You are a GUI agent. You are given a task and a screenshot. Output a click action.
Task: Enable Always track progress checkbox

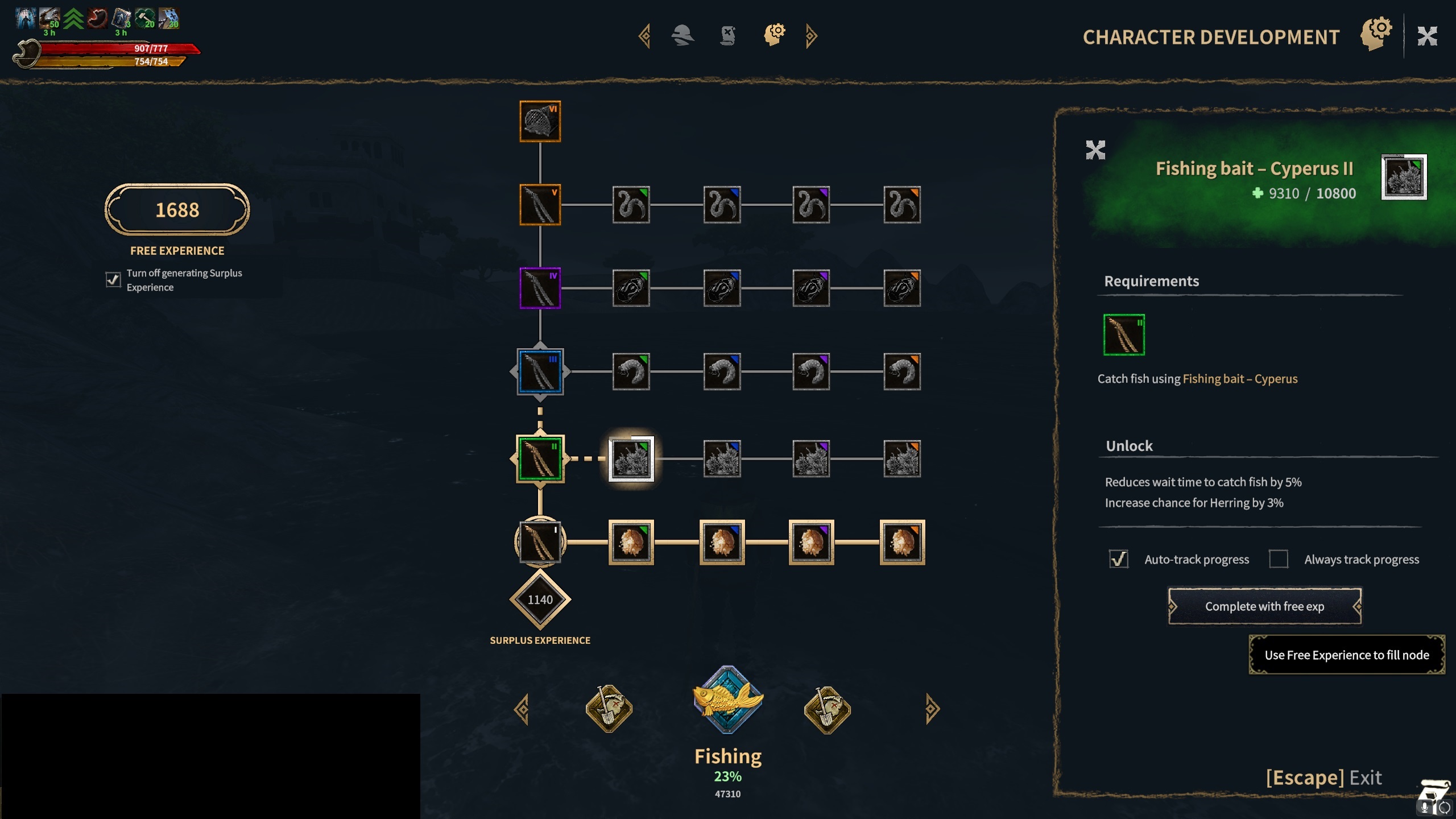point(1278,559)
